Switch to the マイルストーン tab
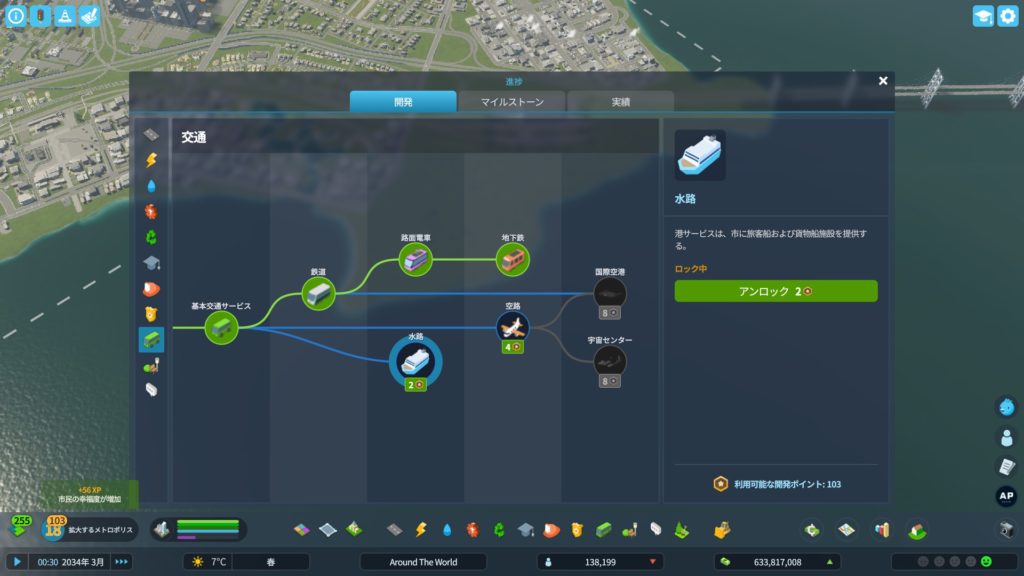Screen dimensions: 1024x576 tap(511, 102)
